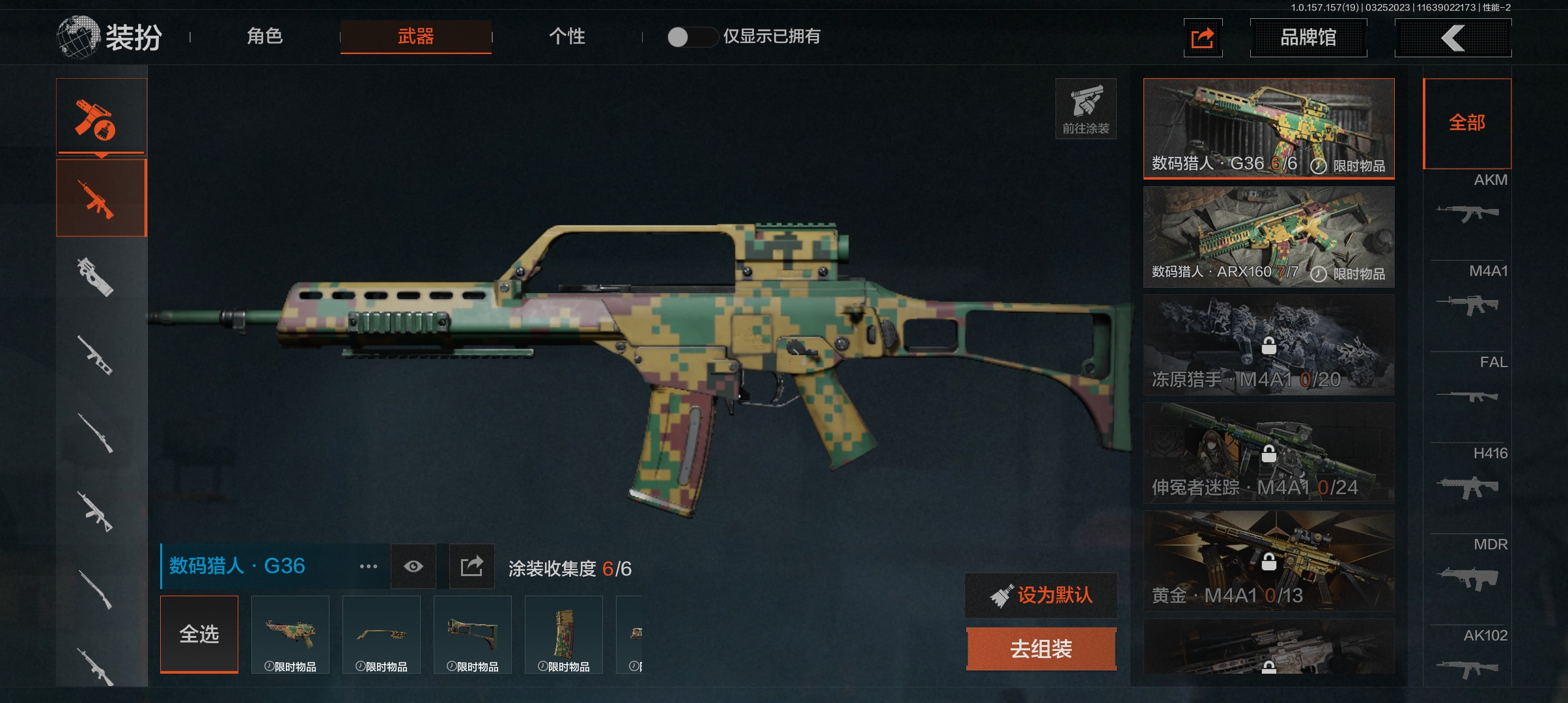This screenshot has height=703, width=1568.
Task: Click the 去组装 assemble button
Action: coord(1041,648)
